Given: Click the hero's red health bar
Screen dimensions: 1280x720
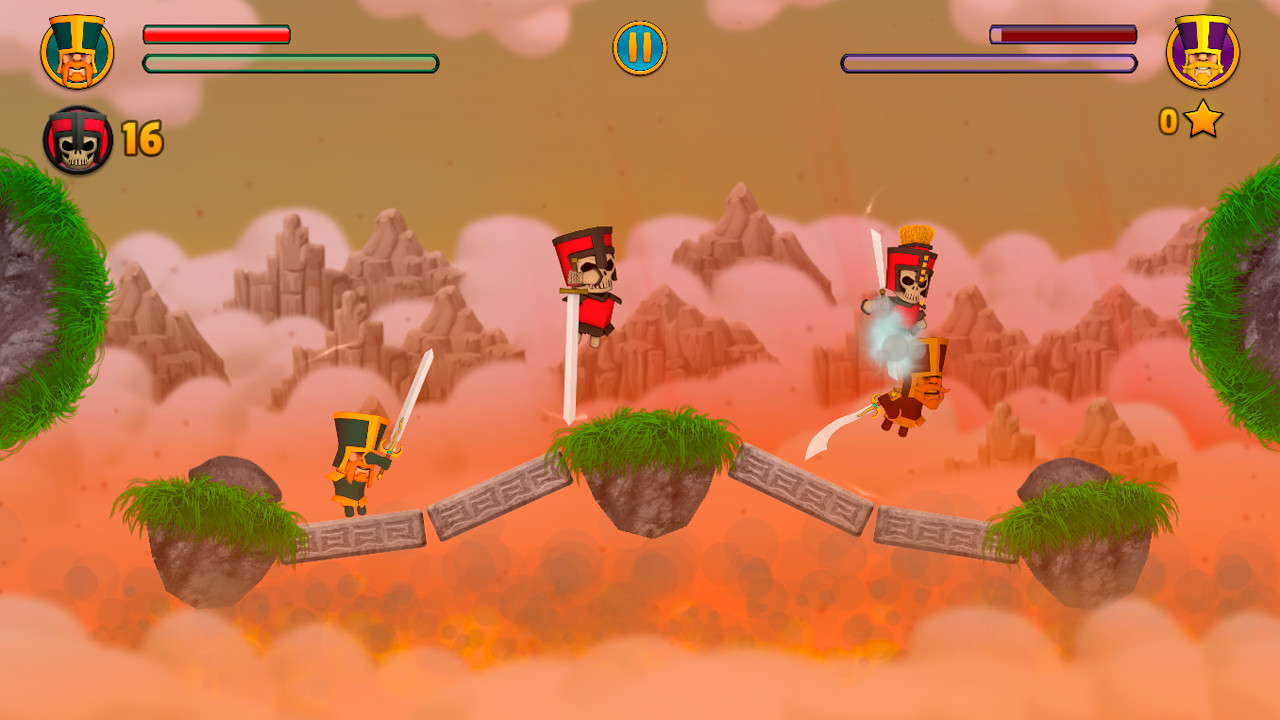Looking at the screenshot, I should click(215, 33).
